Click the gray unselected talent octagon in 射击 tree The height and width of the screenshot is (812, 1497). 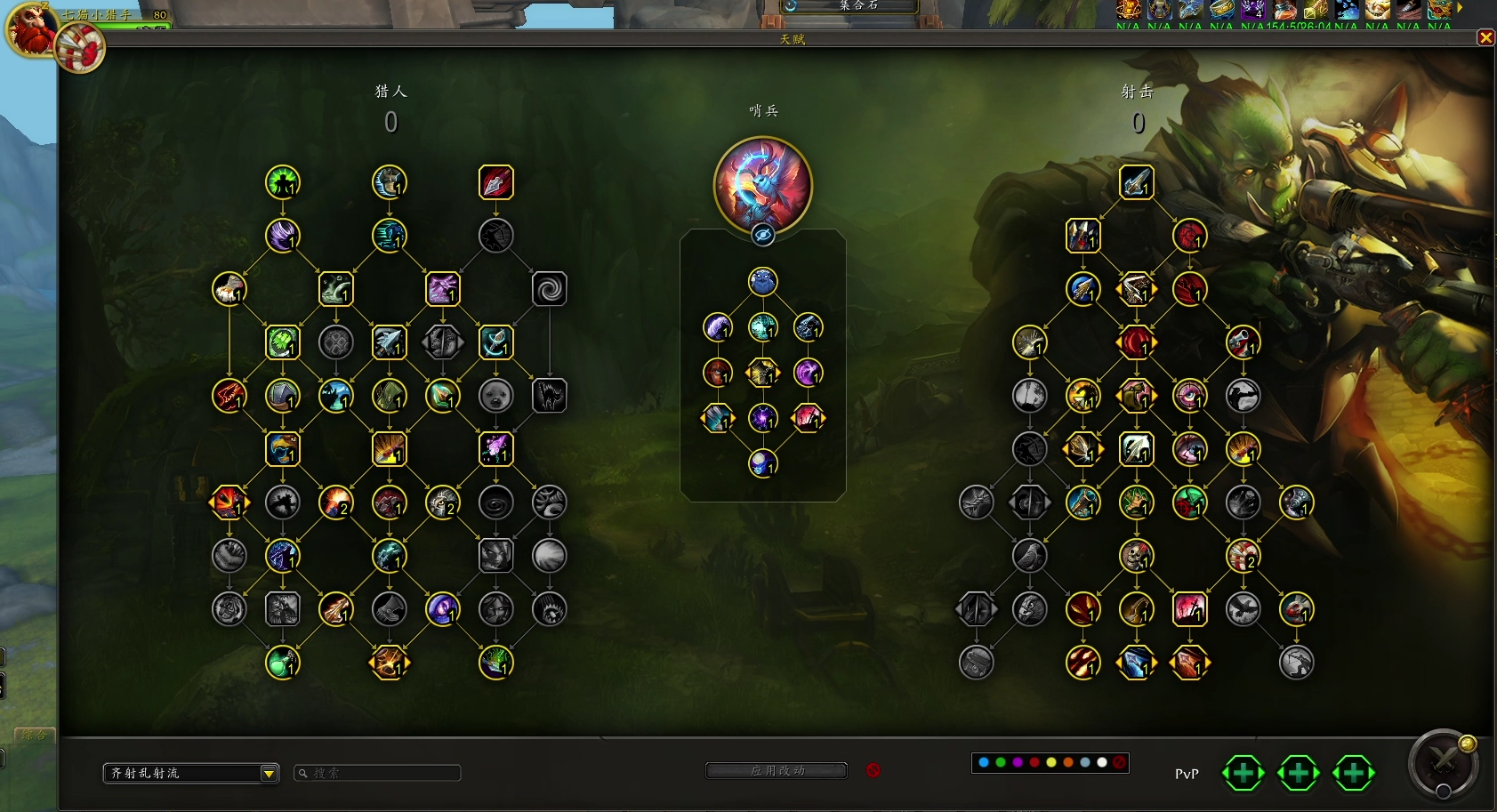[x=1029, y=502]
